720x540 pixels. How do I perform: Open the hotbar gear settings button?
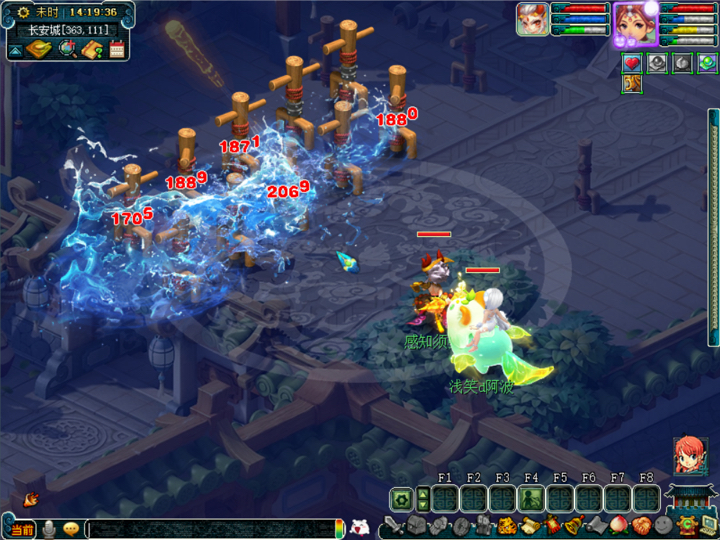click(401, 498)
